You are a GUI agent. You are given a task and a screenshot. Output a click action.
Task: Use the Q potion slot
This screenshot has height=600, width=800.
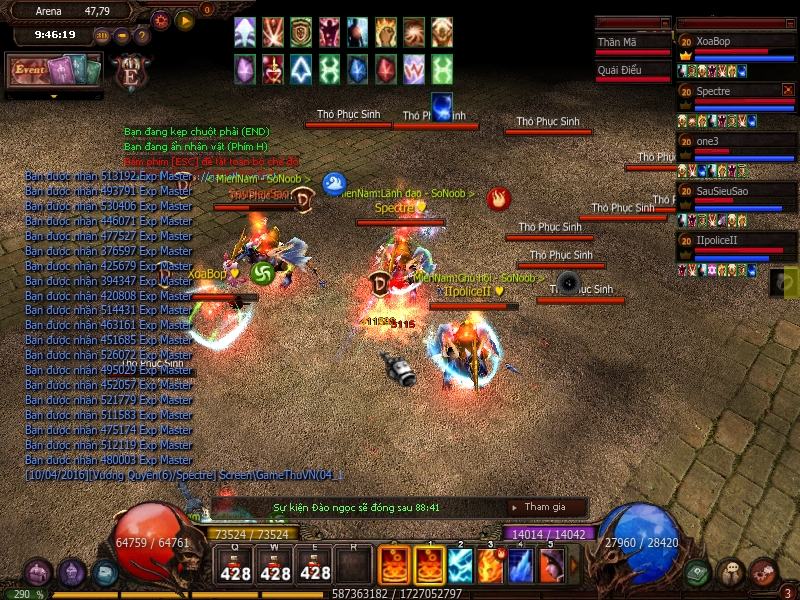pos(235,567)
